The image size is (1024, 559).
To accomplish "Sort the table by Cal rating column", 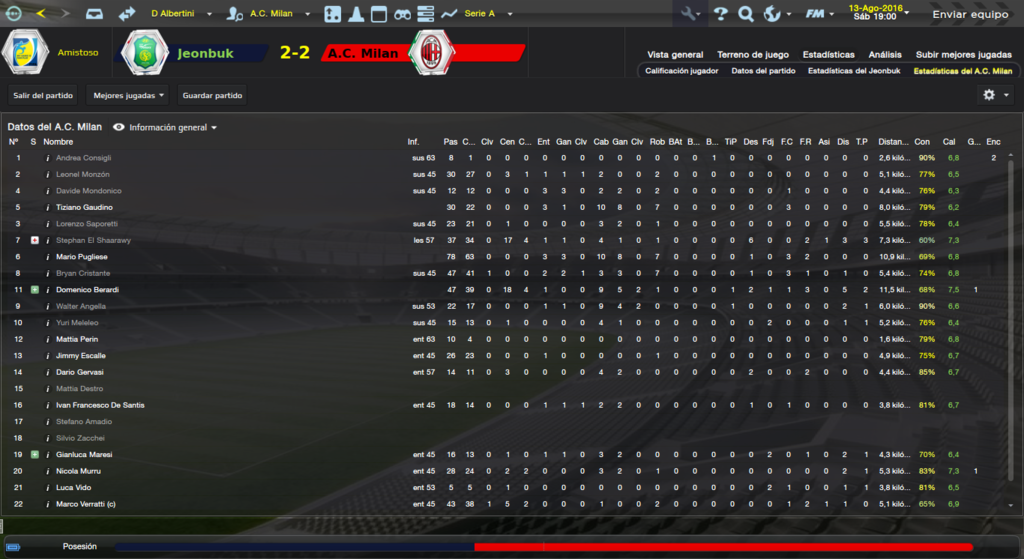I will coord(949,142).
